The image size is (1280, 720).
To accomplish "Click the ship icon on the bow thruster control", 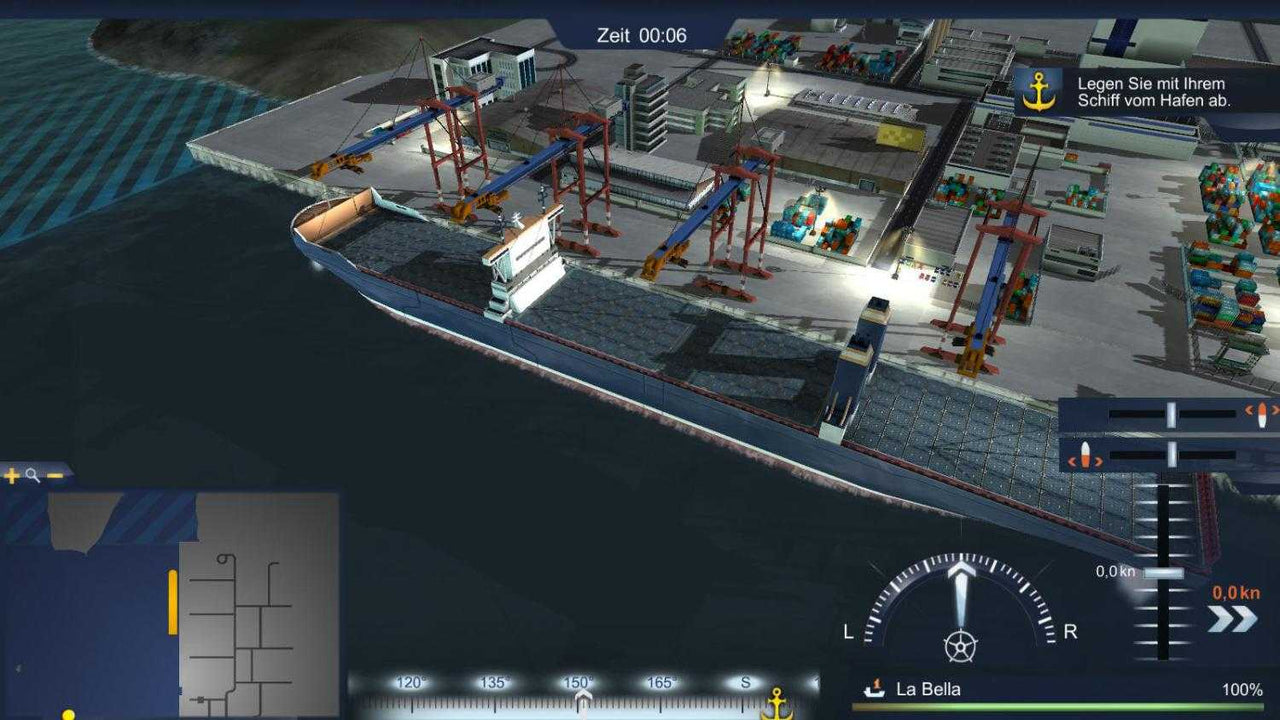I will coord(1262,414).
